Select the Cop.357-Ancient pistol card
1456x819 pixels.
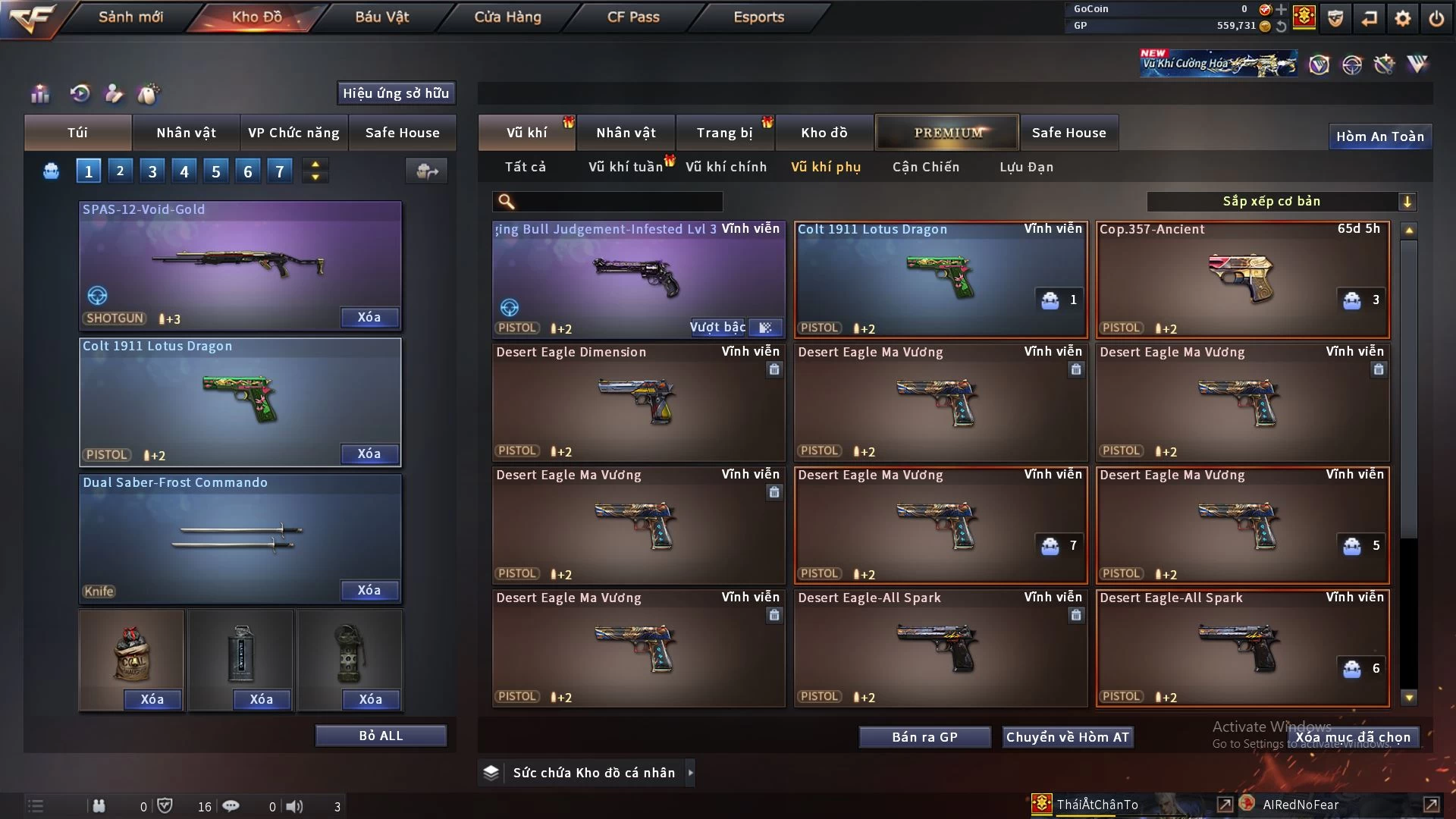tap(1242, 279)
